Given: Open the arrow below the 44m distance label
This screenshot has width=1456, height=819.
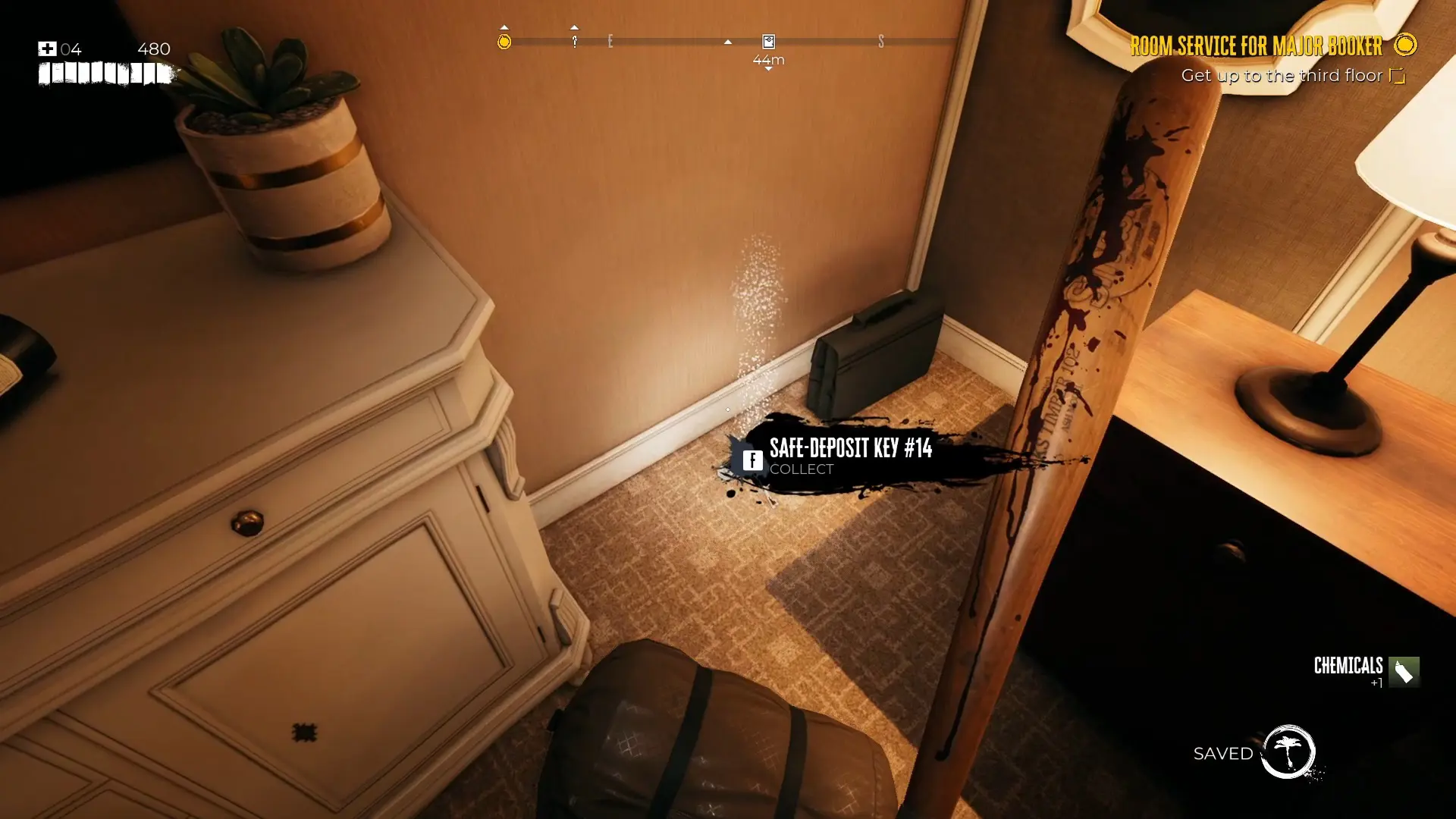Looking at the screenshot, I should tap(768, 69).
